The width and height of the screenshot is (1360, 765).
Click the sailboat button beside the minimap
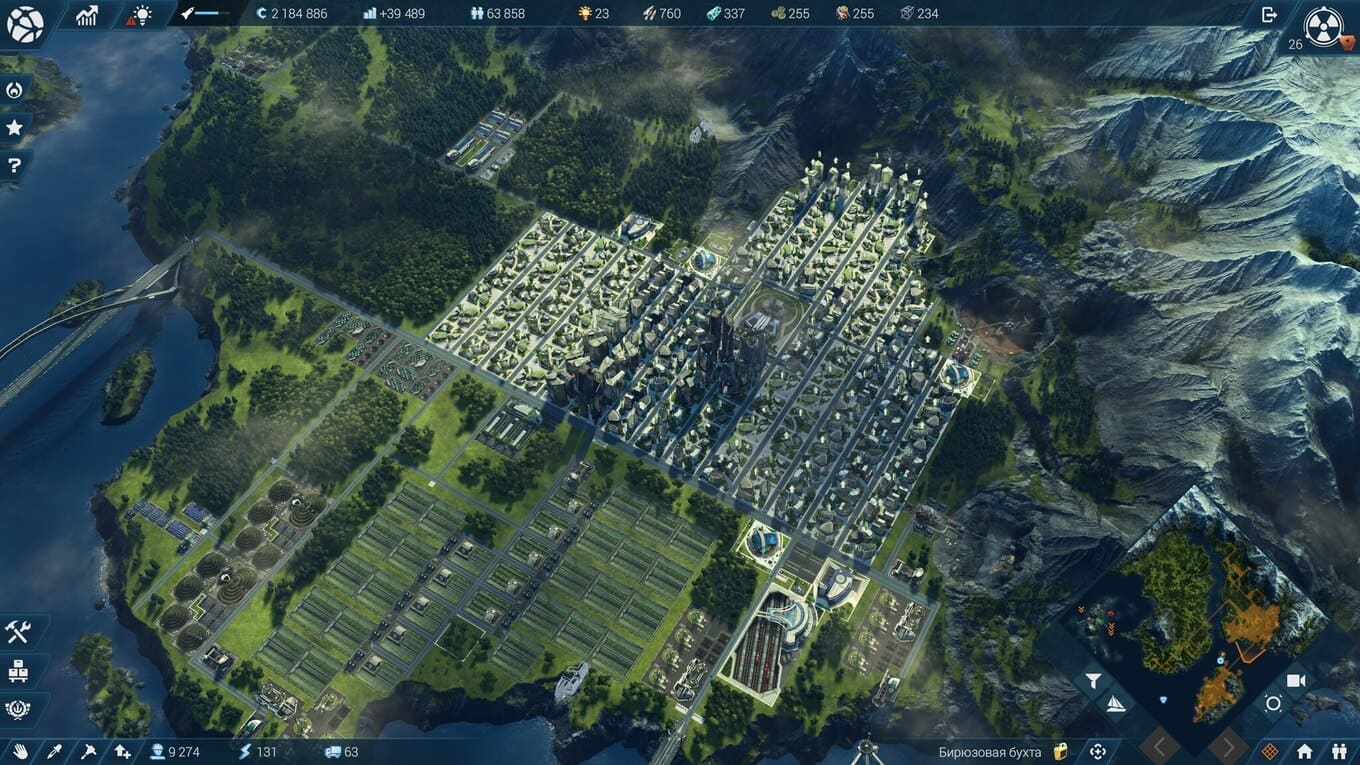(x=1115, y=704)
